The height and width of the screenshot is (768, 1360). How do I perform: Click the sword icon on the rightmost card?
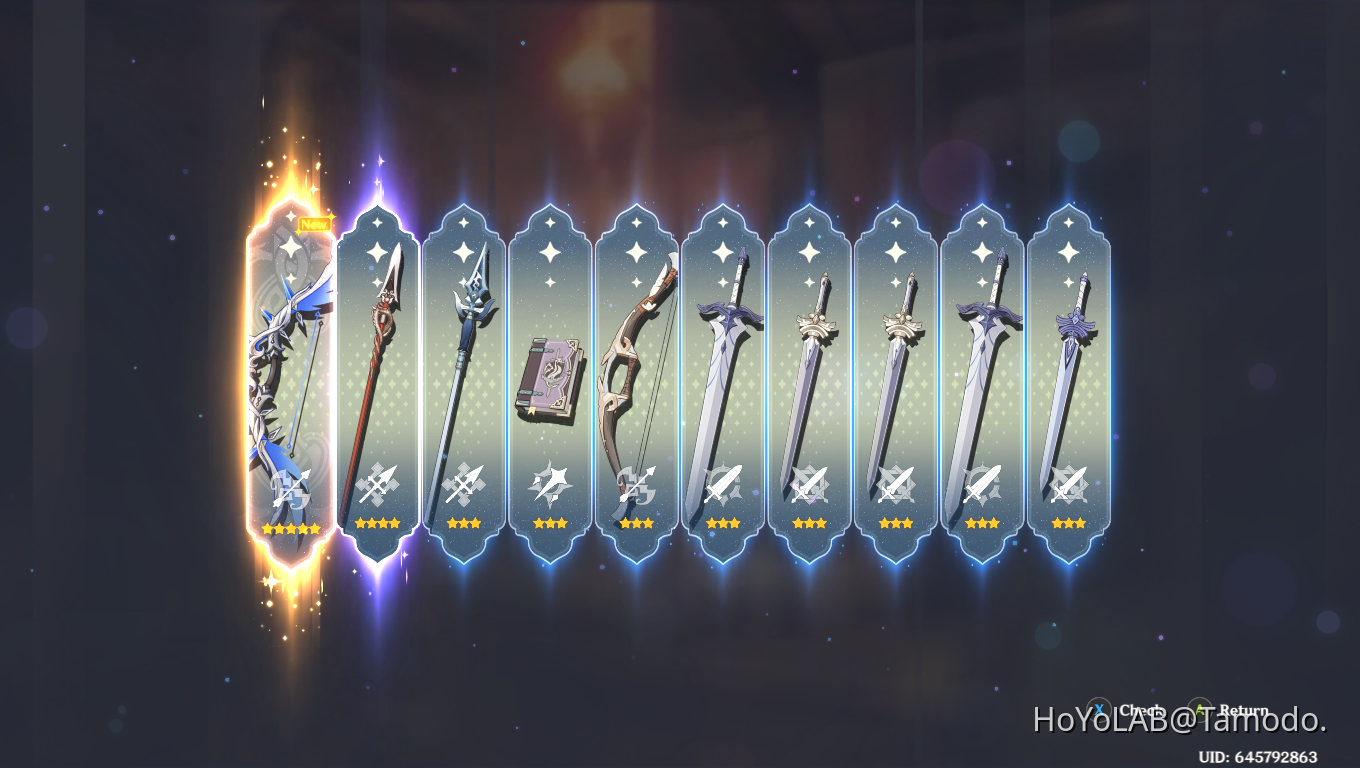[x=1069, y=484]
